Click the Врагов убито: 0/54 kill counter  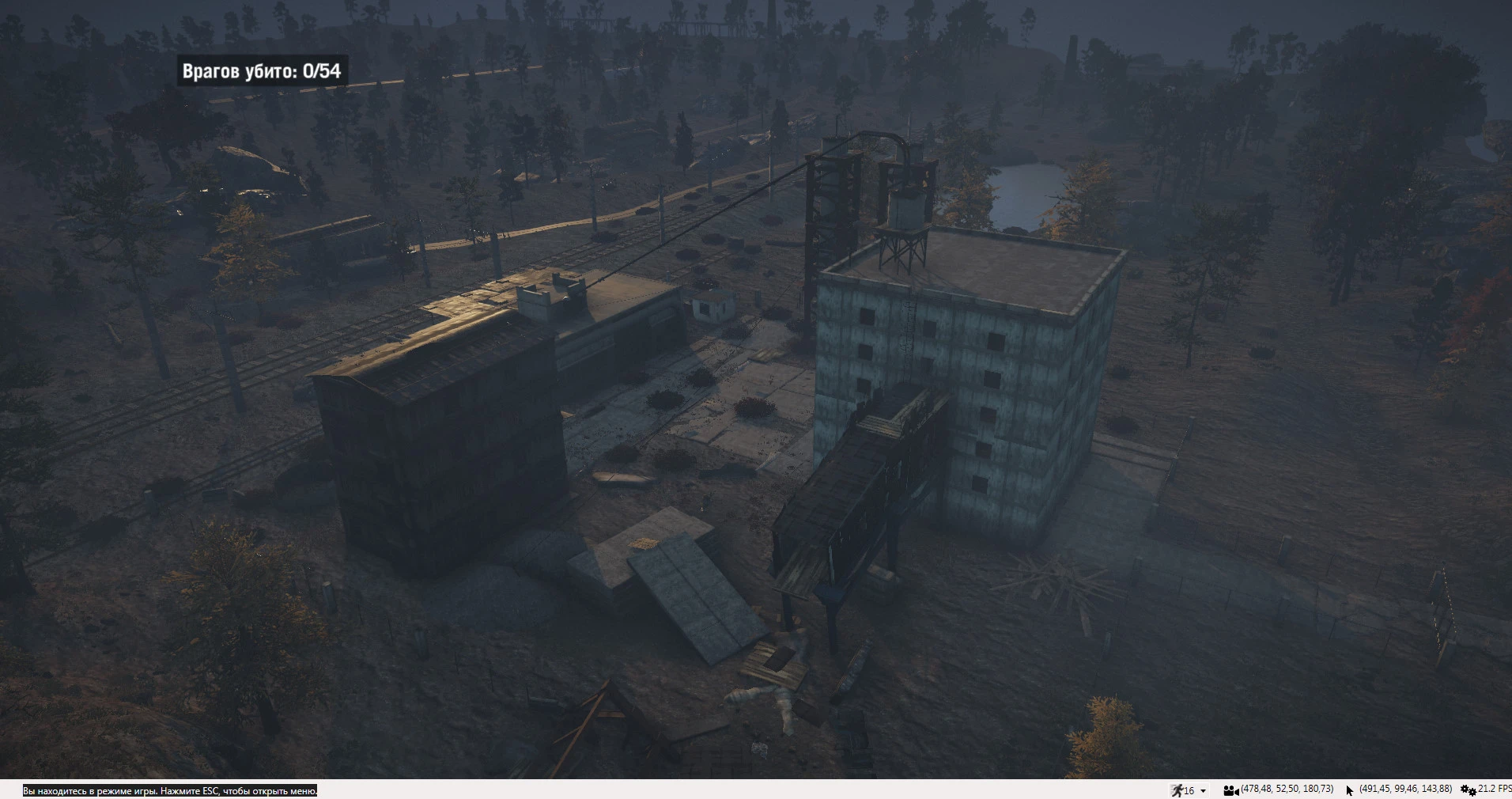pos(261,70)
